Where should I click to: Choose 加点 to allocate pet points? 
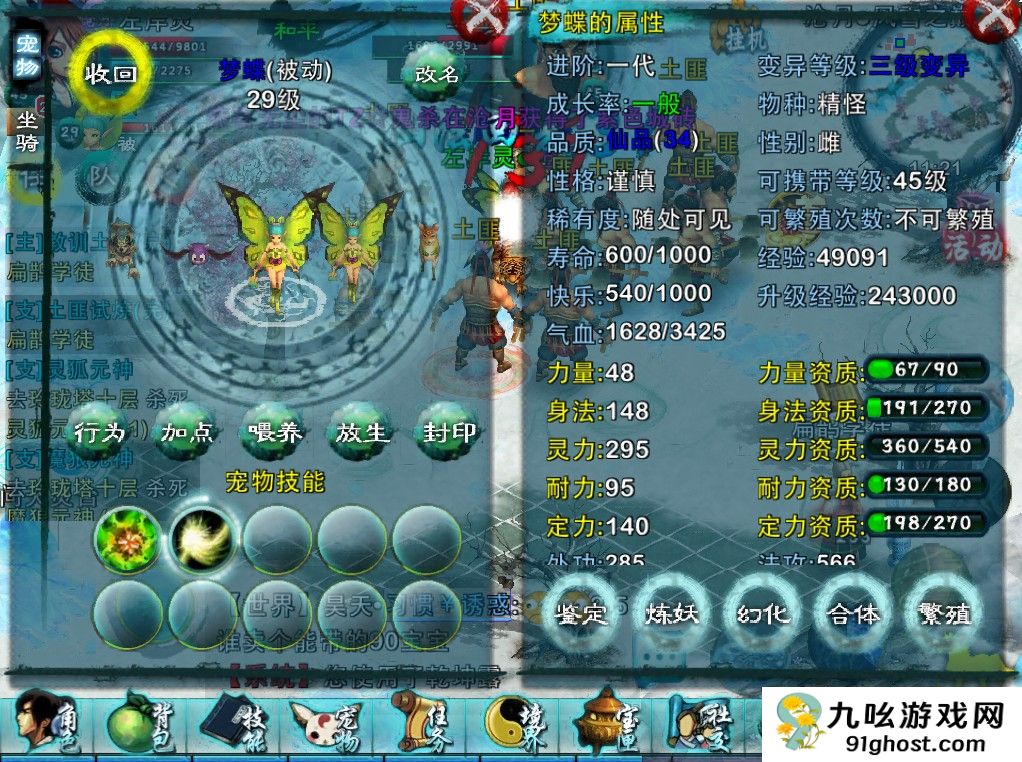(x=187, y=432)
